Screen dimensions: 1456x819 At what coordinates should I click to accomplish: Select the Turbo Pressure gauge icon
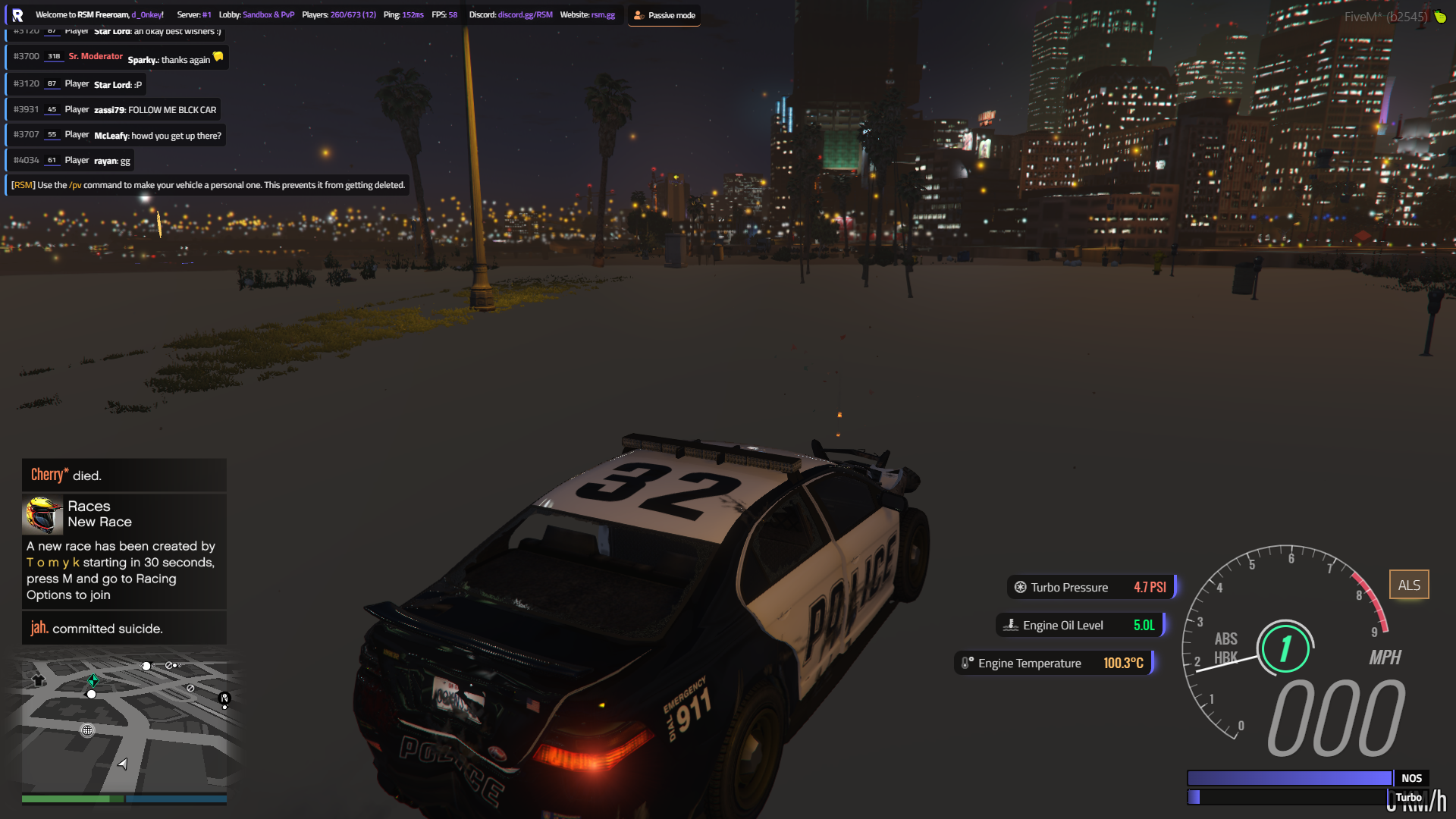click(x=1020, y=587)
